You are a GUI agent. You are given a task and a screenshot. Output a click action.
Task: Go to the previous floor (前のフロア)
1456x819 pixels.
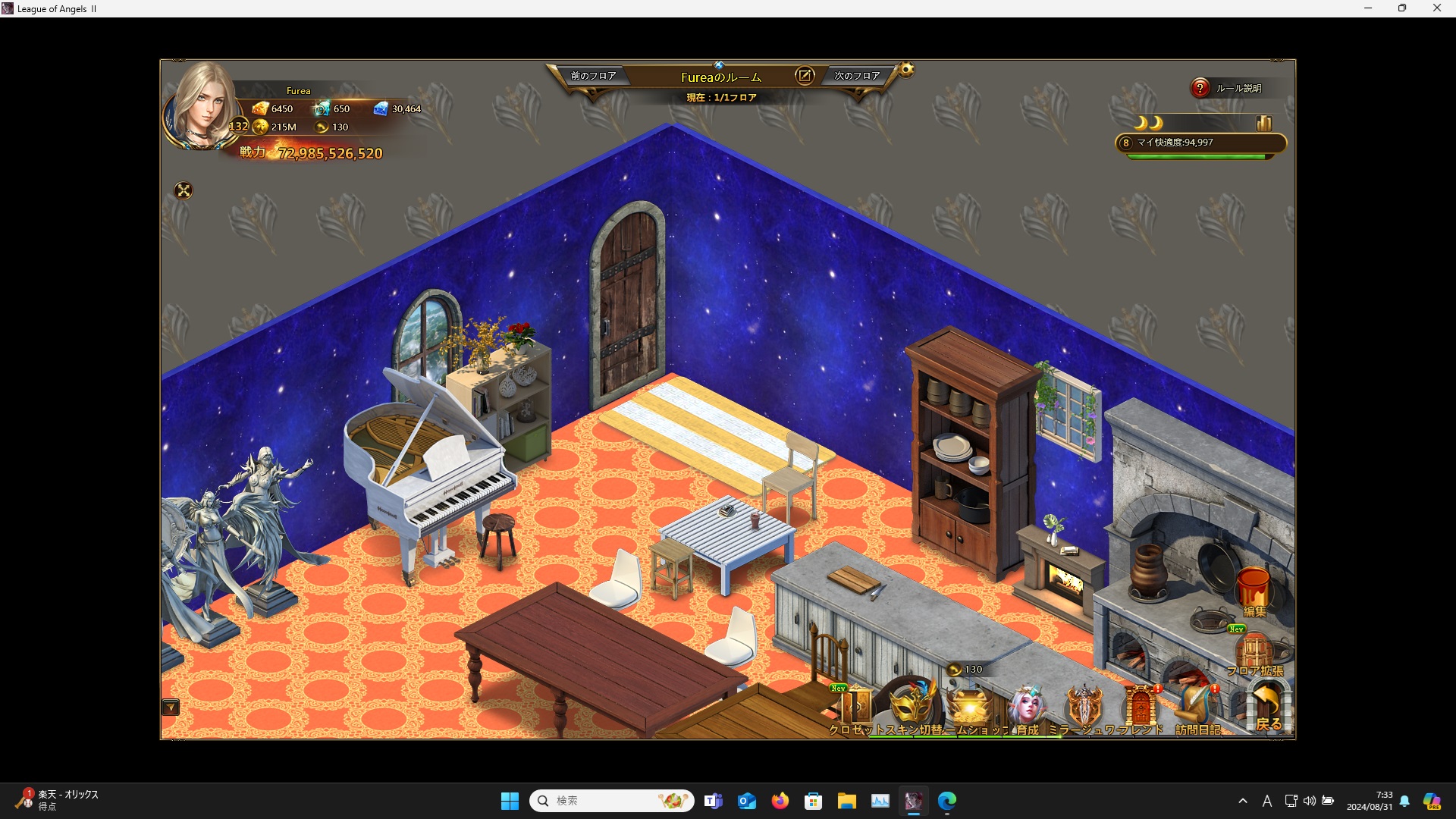(593, 76)
